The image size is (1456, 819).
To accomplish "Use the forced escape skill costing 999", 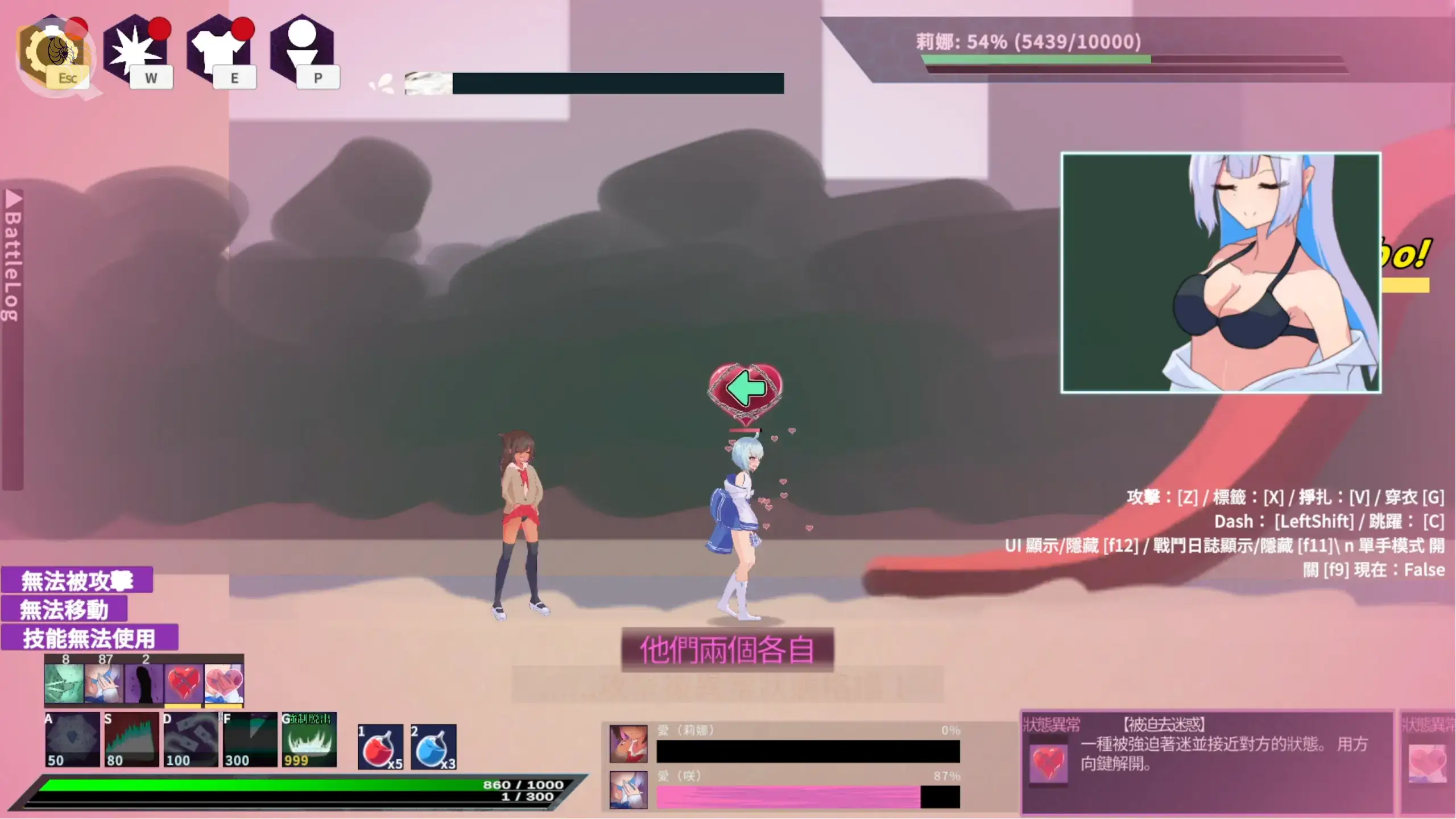I will point(309,739).
